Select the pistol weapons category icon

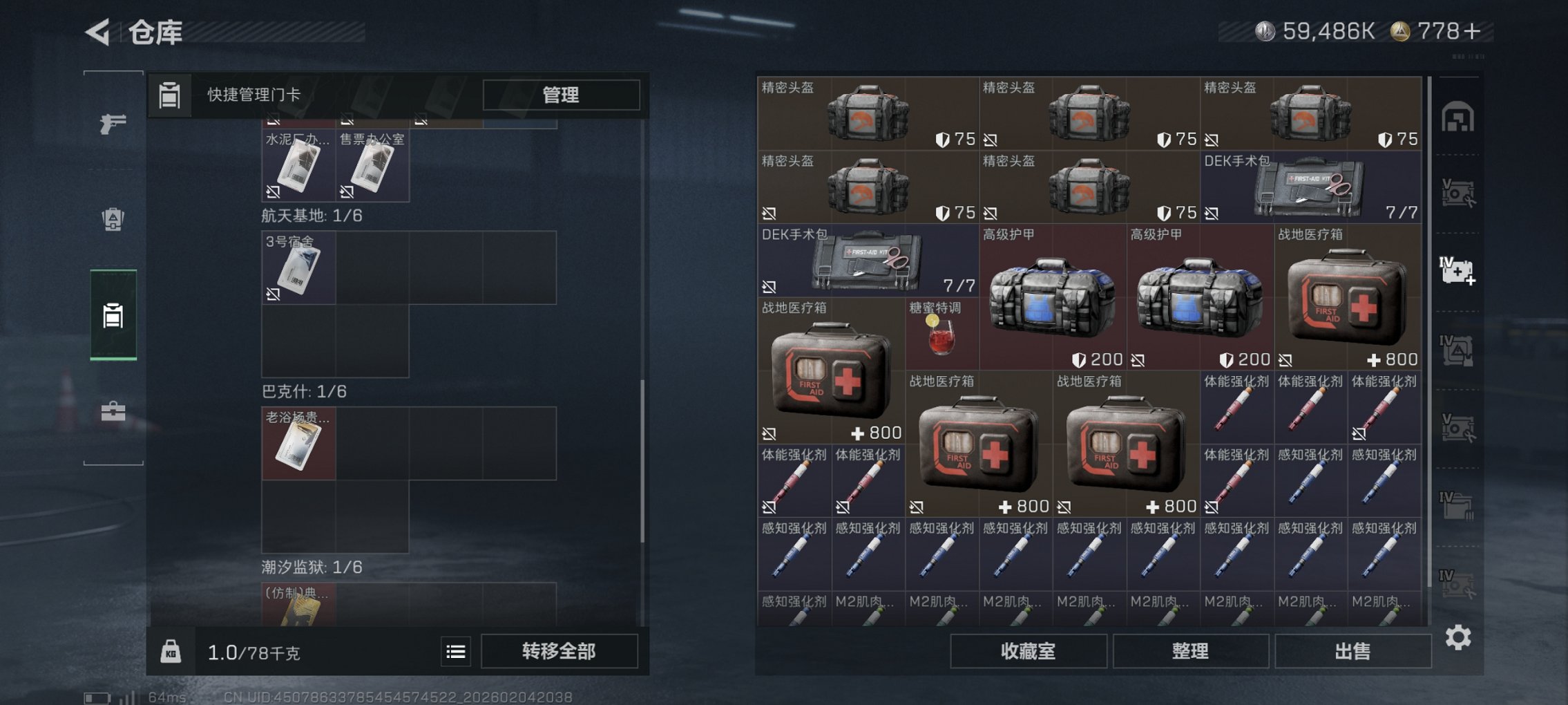113,124
